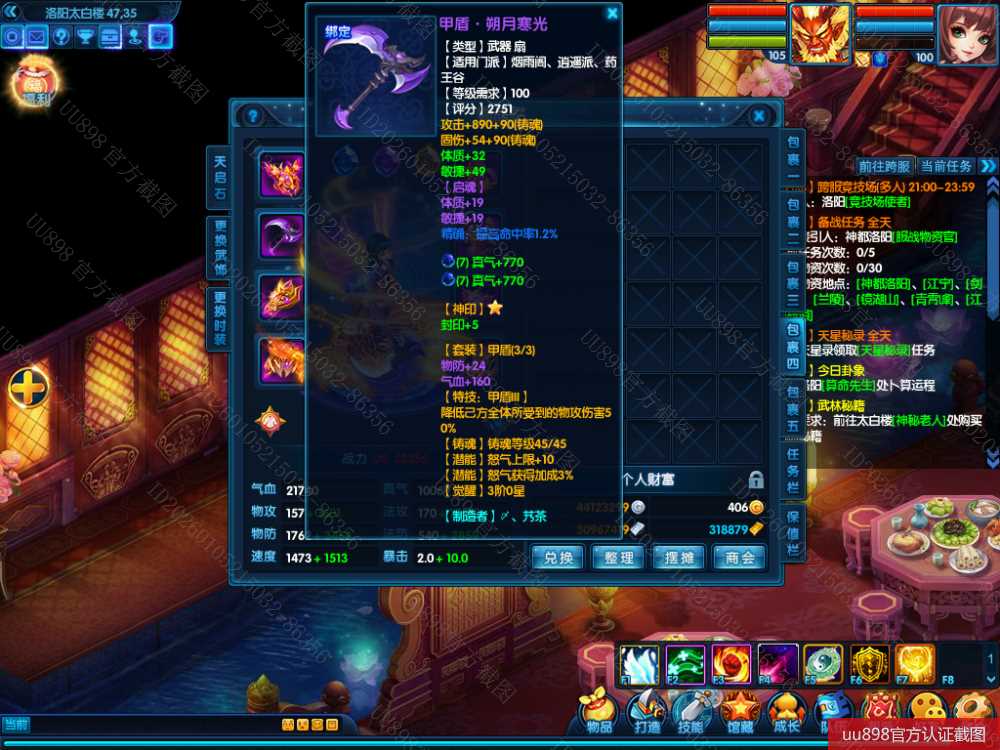The height and width of the screenshot is (750, 1000).
Task: Sort the bag with 整理
Action: coord(618,557)
